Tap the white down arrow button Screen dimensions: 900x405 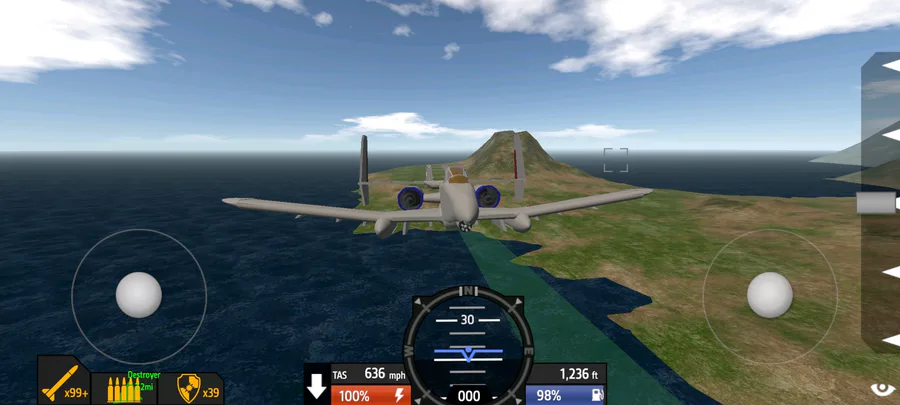(x=317, y=385)
